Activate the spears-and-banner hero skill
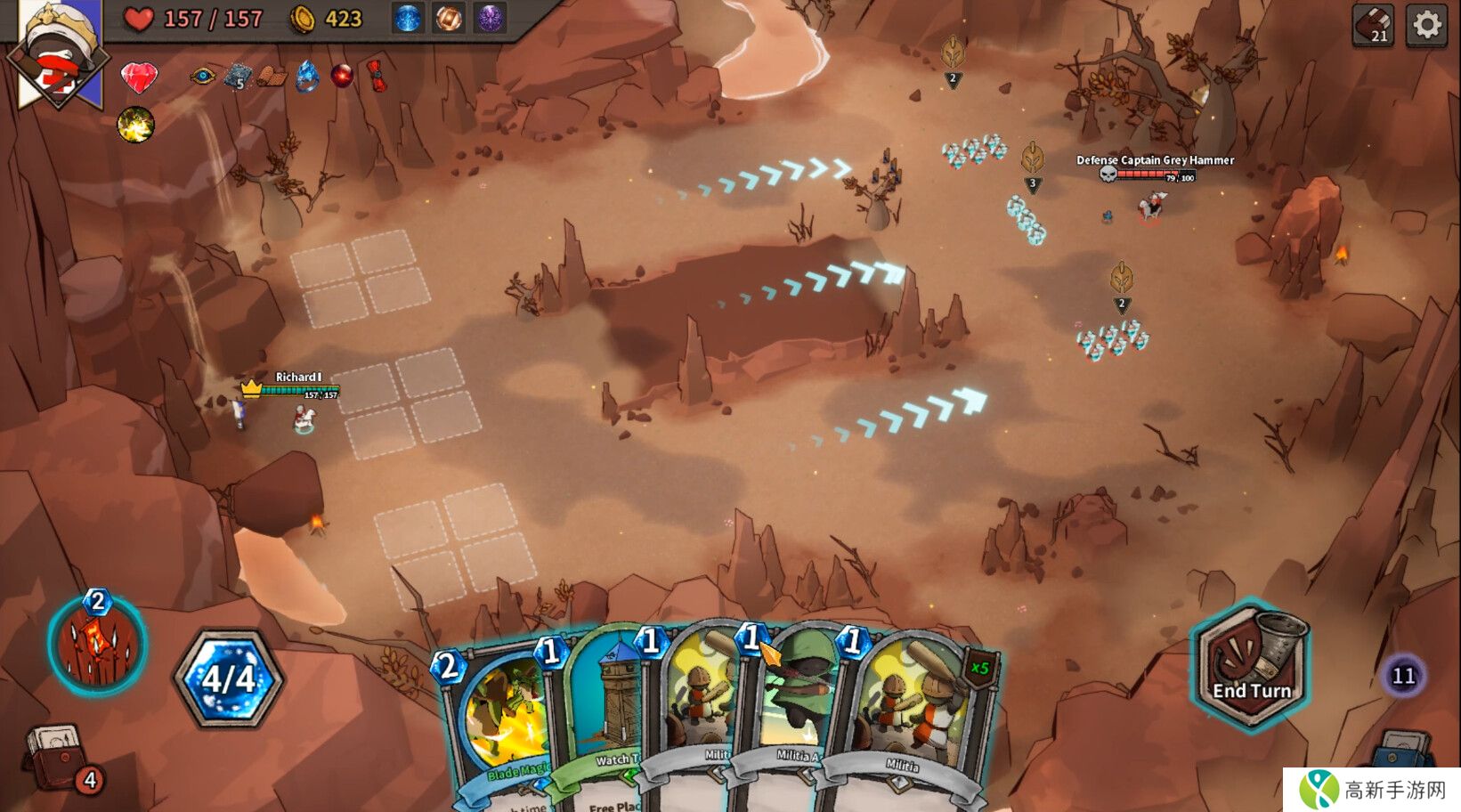Image resolution: width=1461 pixels, height=812 pixels. click(x=98, y=643)
